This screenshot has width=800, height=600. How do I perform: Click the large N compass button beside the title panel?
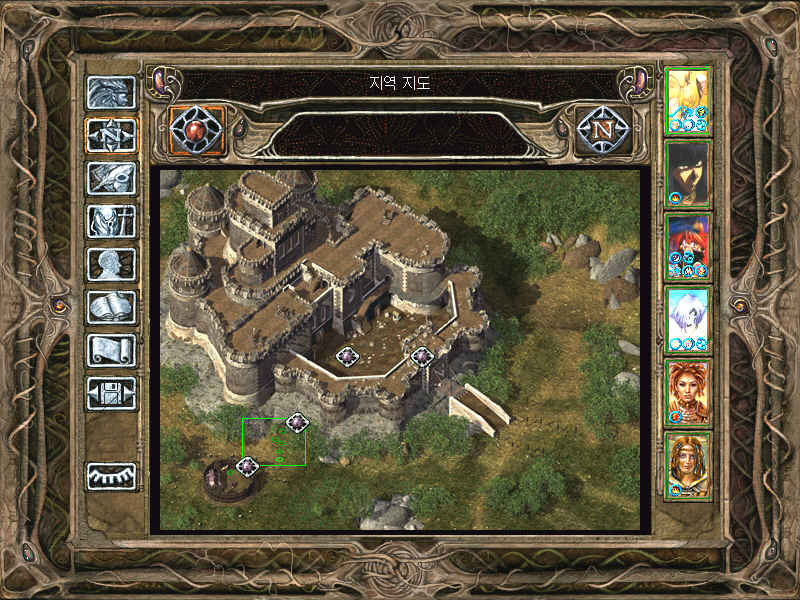click(603, 129)
